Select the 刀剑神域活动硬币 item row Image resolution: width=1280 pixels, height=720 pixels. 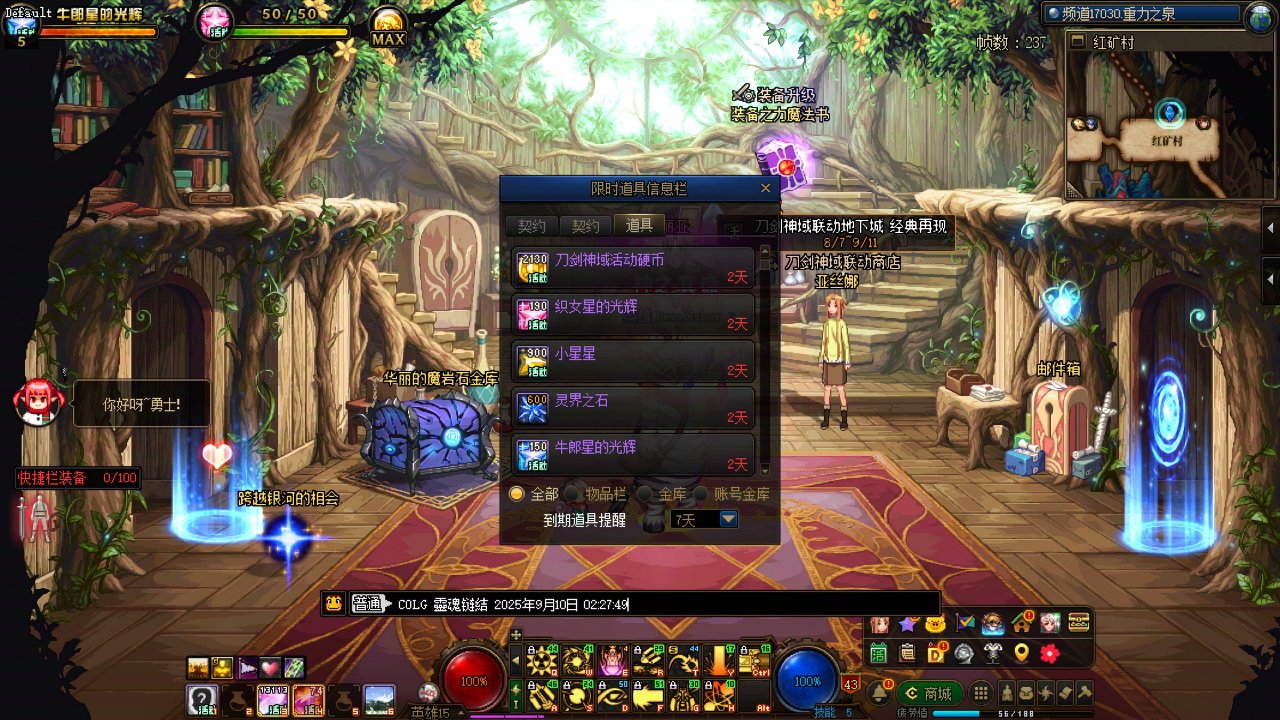(x=633, y=268)
